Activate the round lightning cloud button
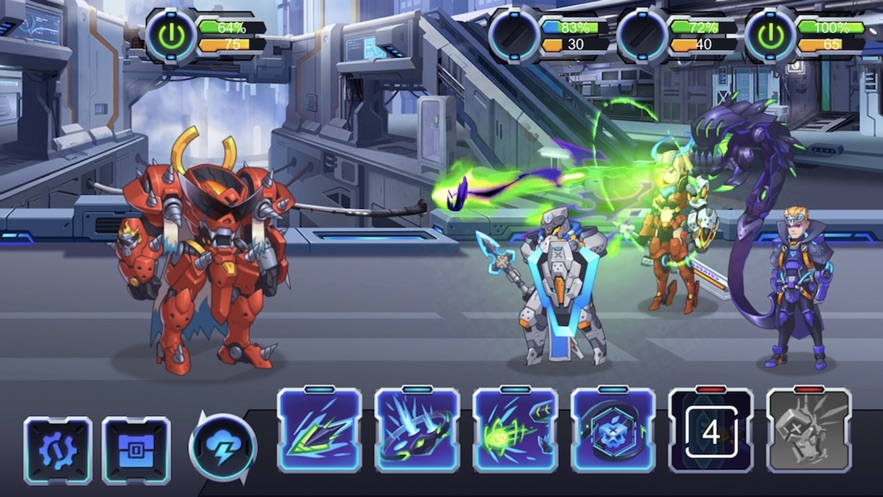Screen dimensions: 883x497 [222, 447]
